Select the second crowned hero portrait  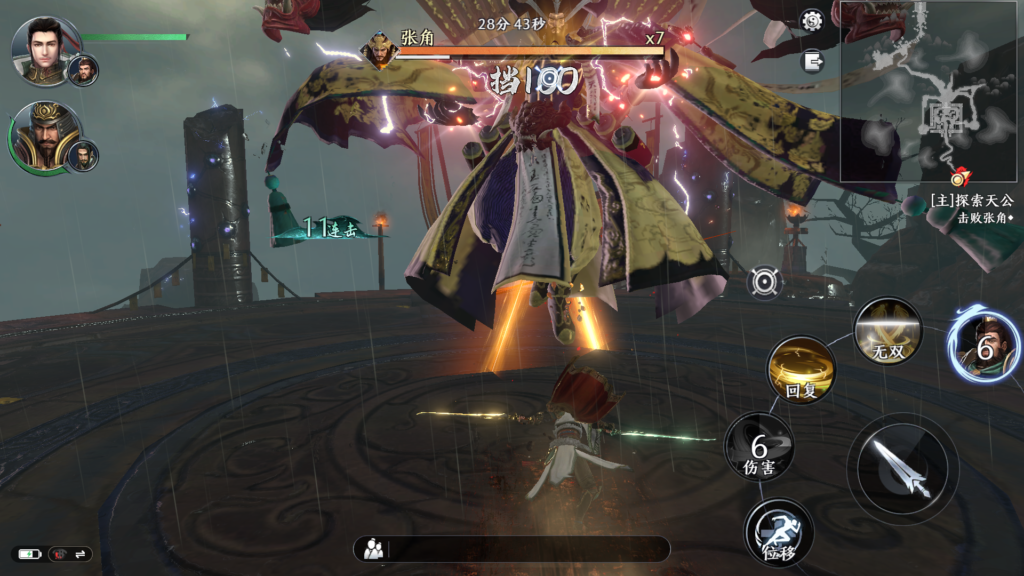tap(43, 137)
